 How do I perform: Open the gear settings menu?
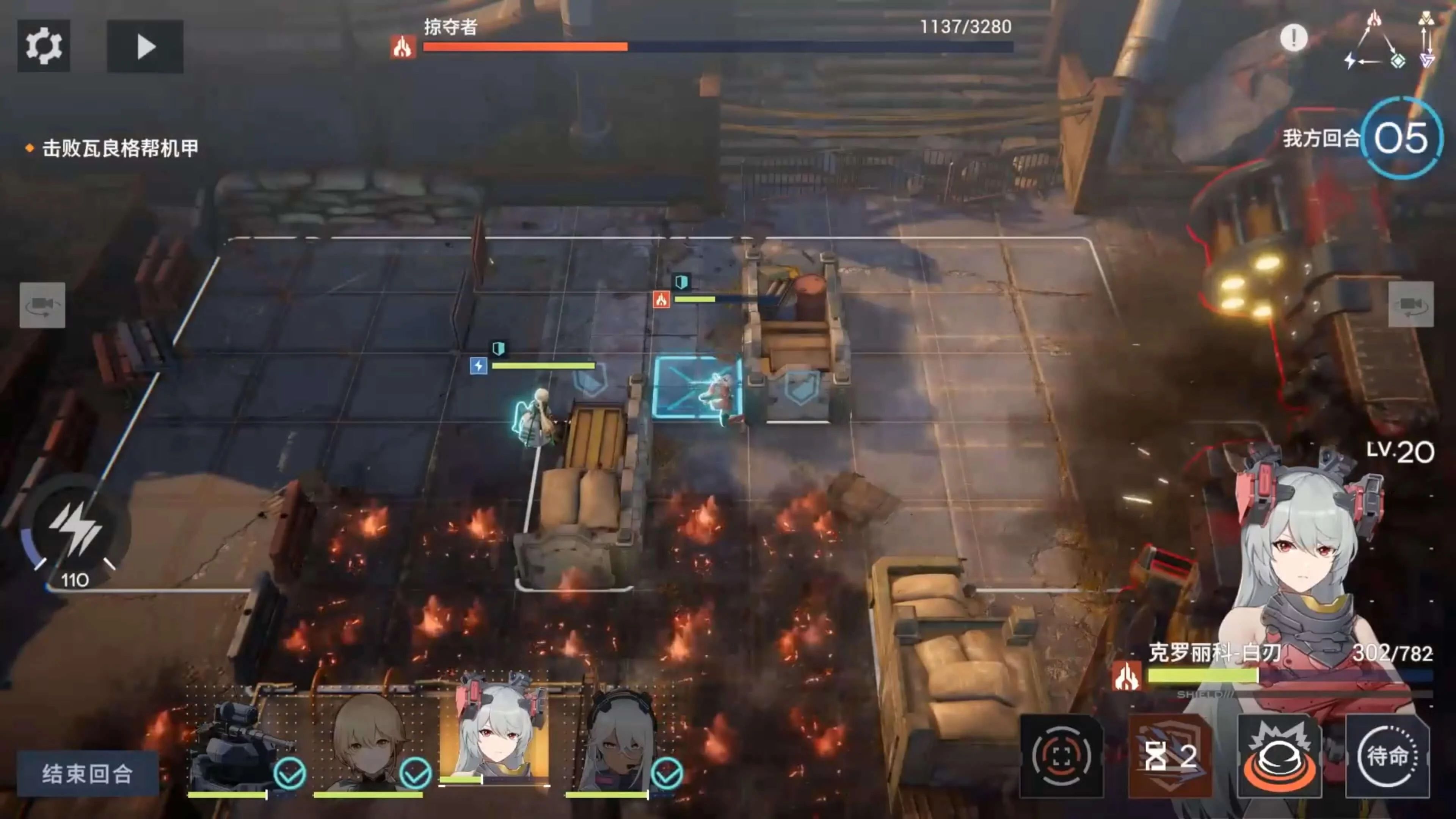(44, 46)
